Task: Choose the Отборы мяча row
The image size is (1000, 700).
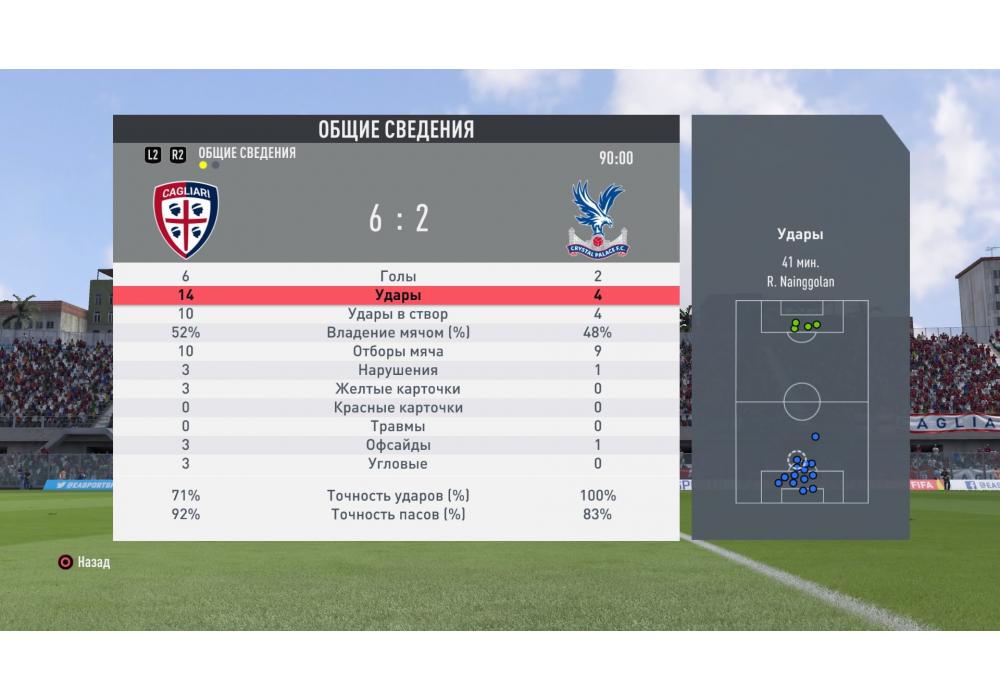Action: [x=397, y=352]
